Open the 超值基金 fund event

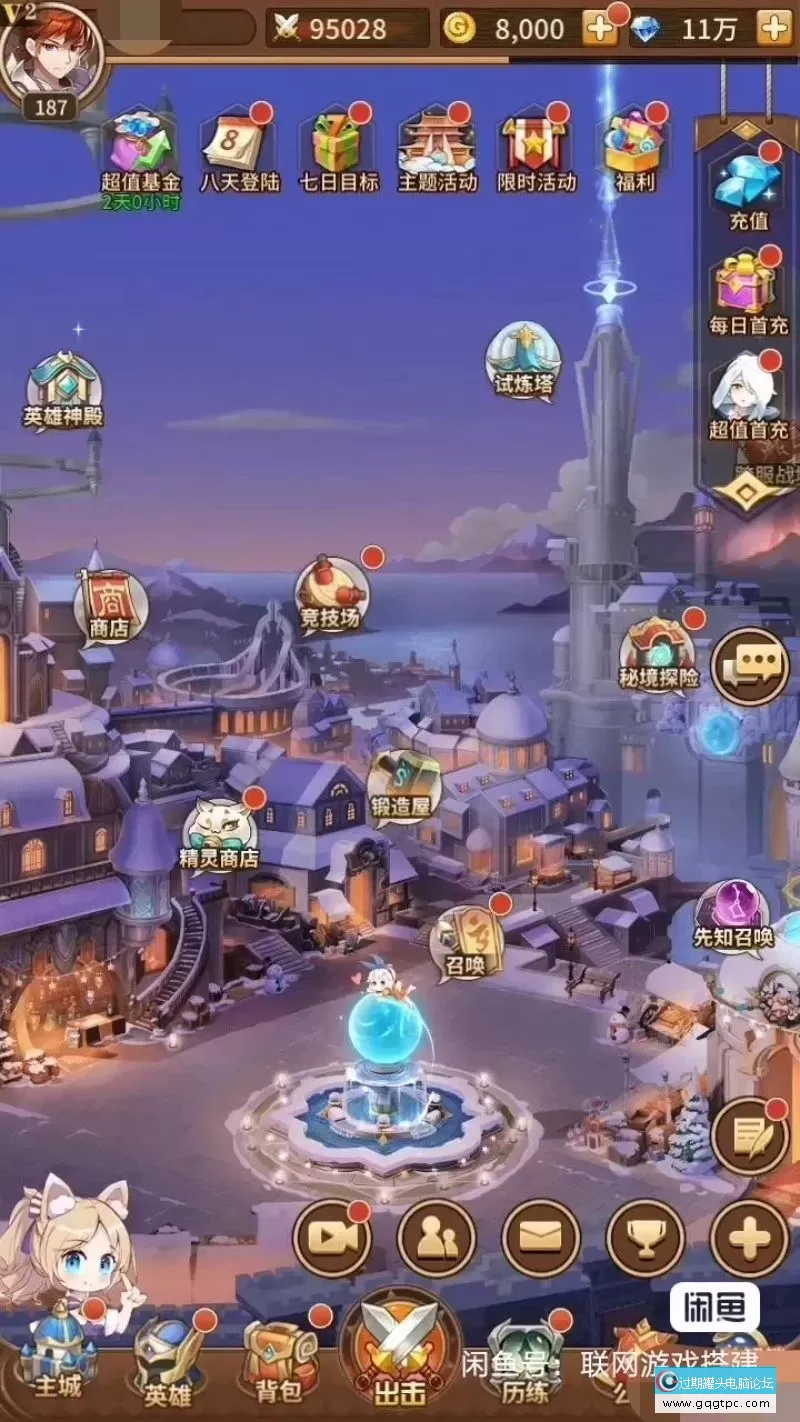141,152
